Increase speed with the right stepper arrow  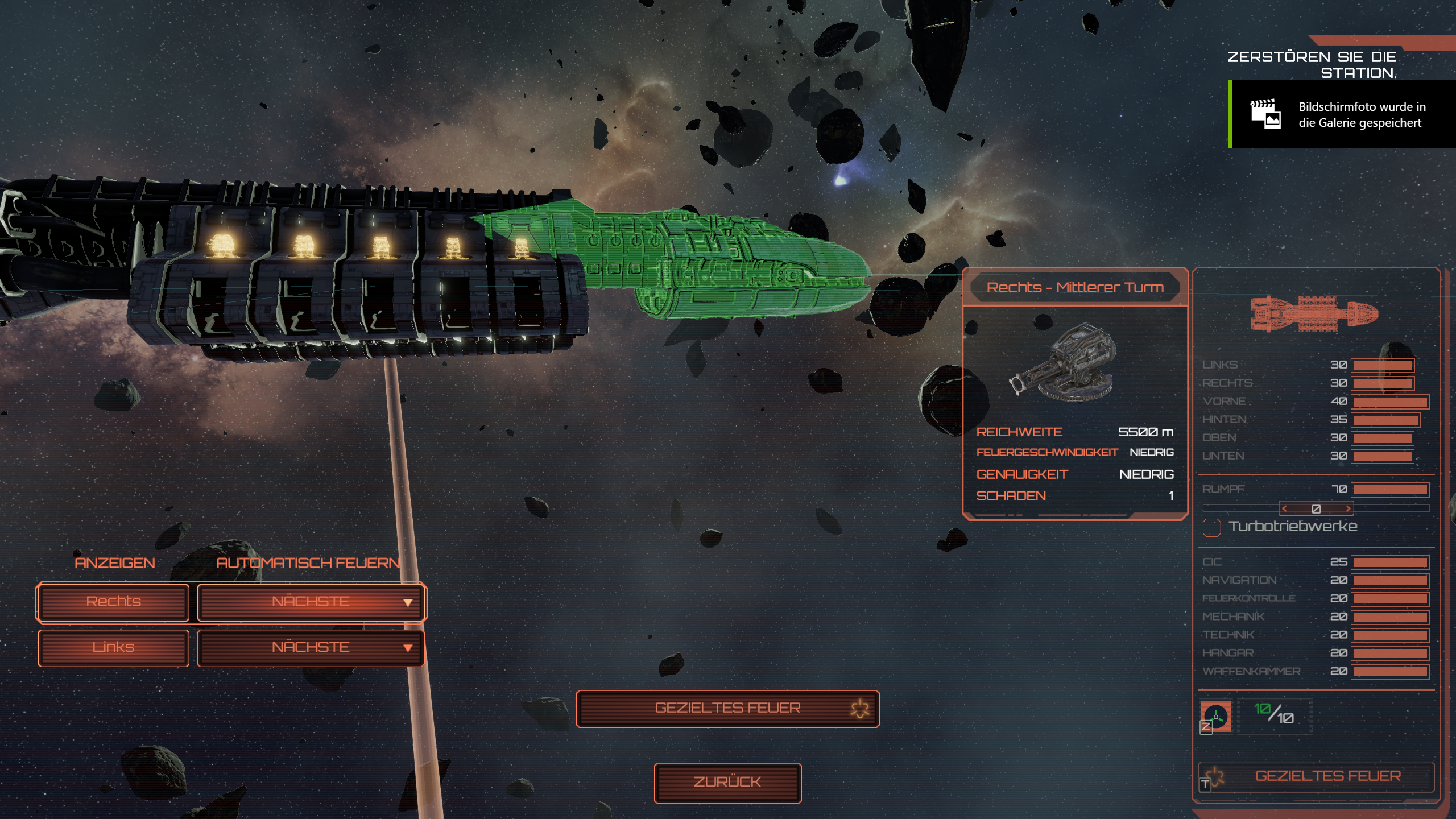(x=1347, y=508)
